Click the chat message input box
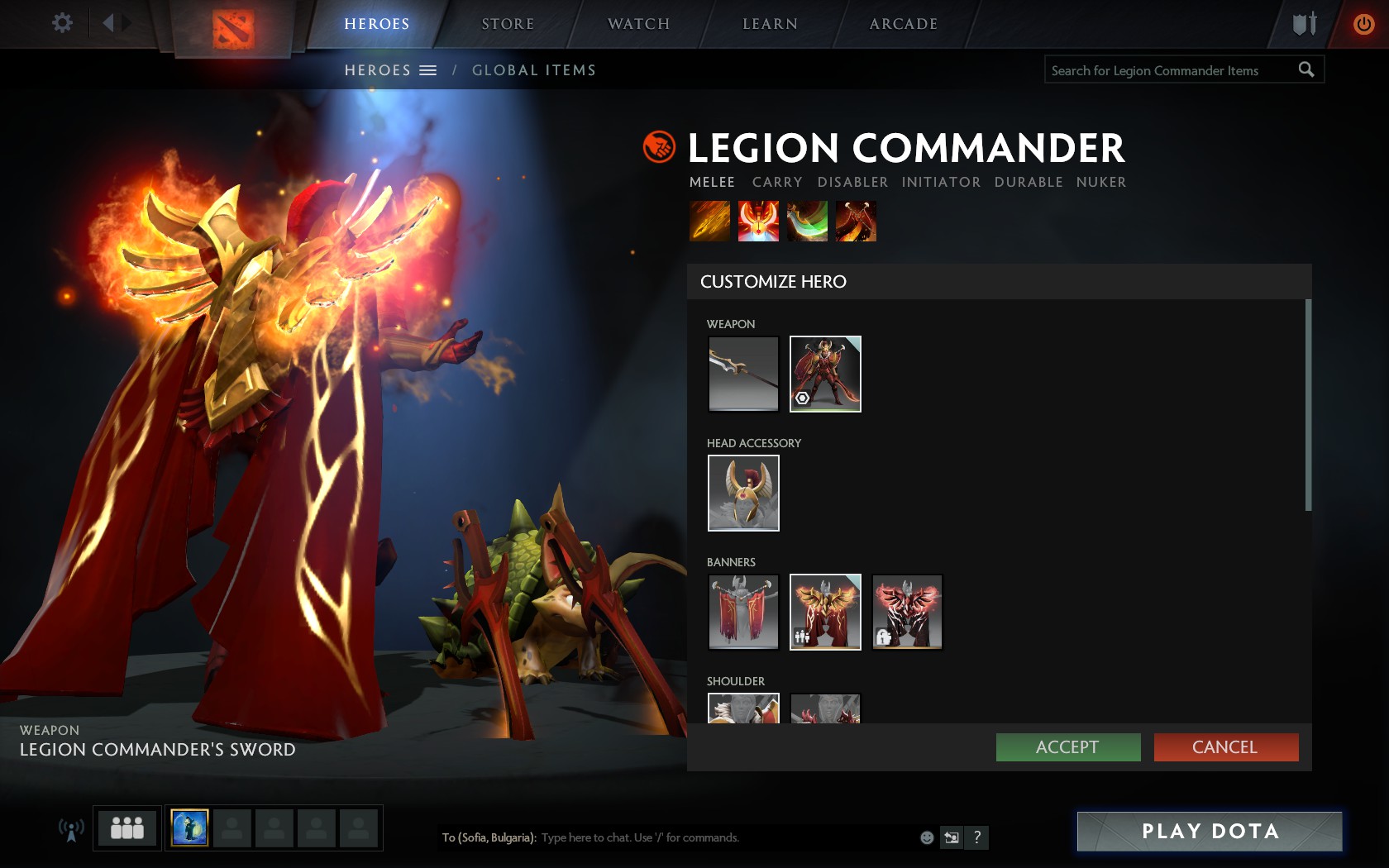The height and width of the screenshot is (868, 1389). click(728, 837)
